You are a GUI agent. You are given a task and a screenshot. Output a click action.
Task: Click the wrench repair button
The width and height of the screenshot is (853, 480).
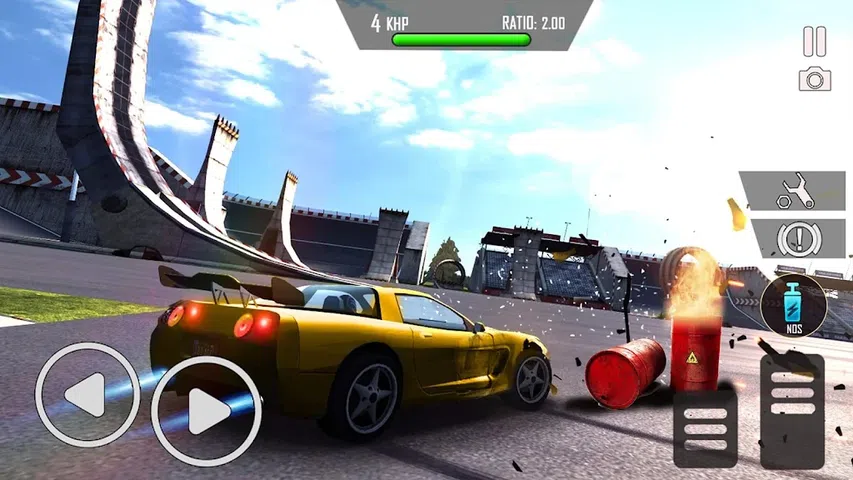coord(792,190)
